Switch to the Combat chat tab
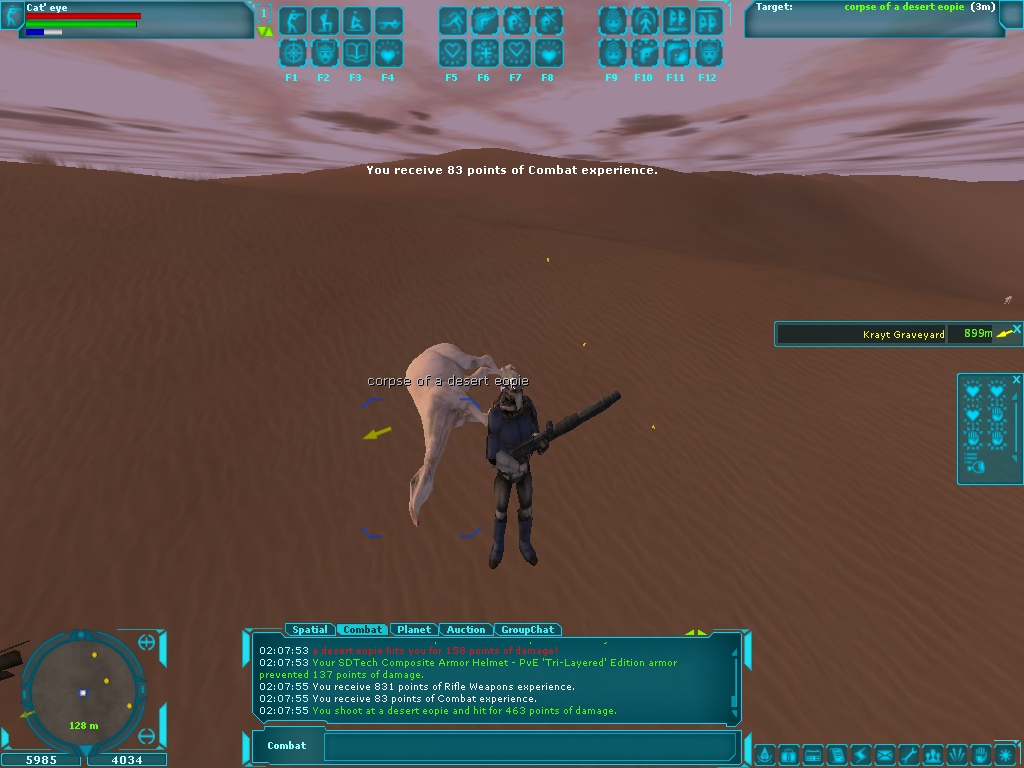Image resolution: width=1024 pixels, height=768 pixels. tap(362, 630)
